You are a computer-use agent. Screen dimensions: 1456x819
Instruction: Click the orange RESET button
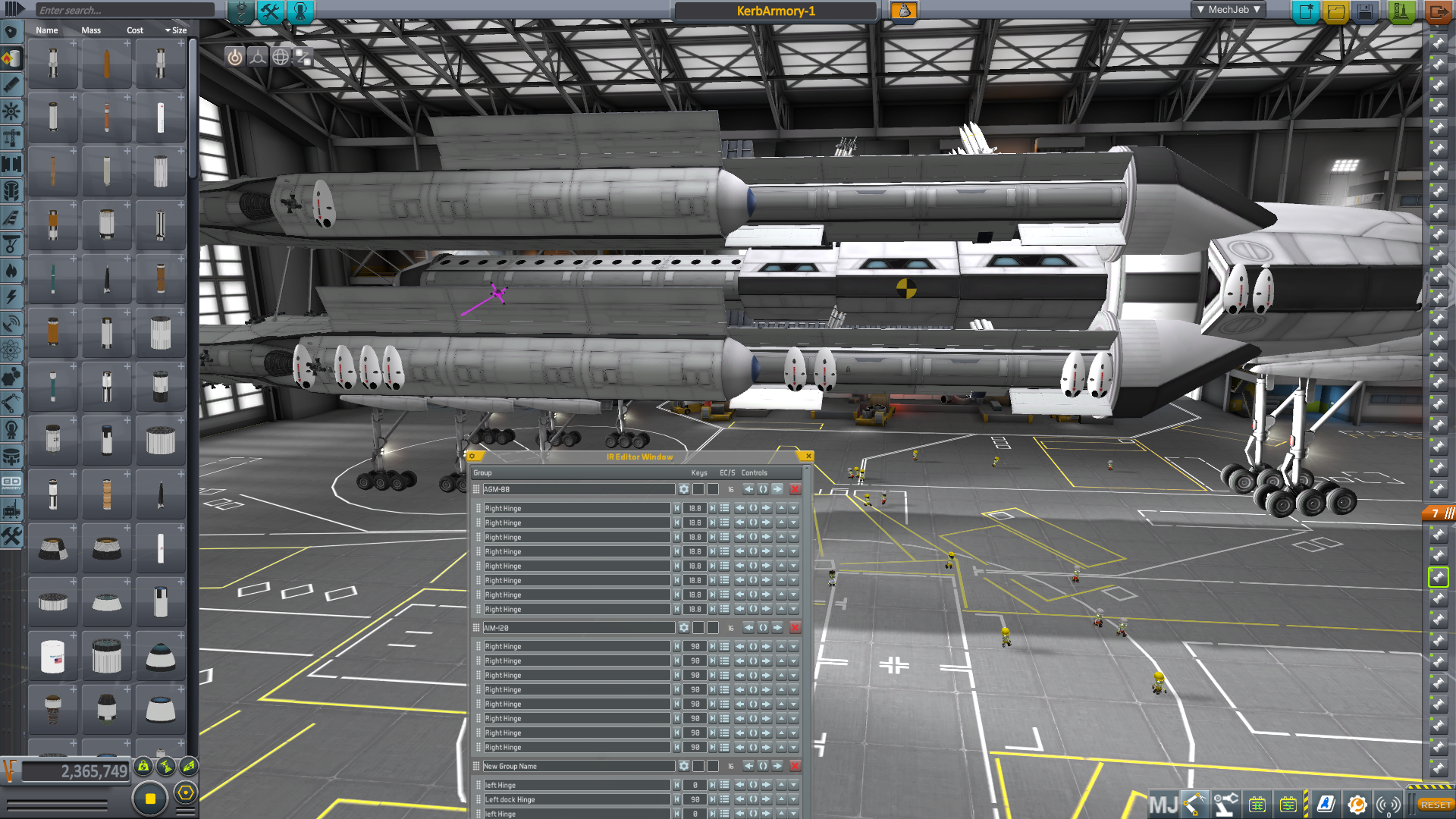point(1436,805)
